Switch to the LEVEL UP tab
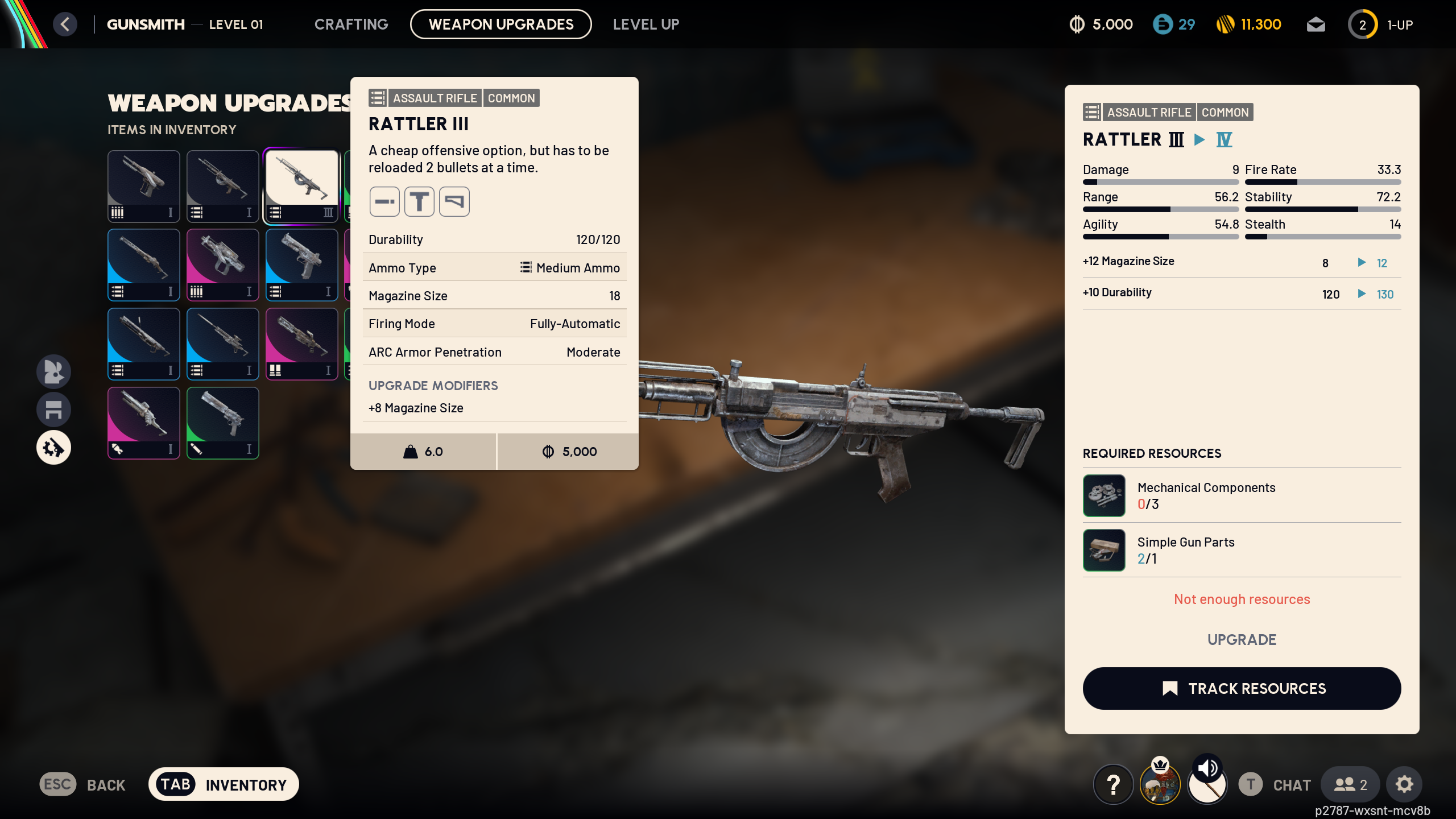This screenshot has height=819, width=1456. coord(646,24)
